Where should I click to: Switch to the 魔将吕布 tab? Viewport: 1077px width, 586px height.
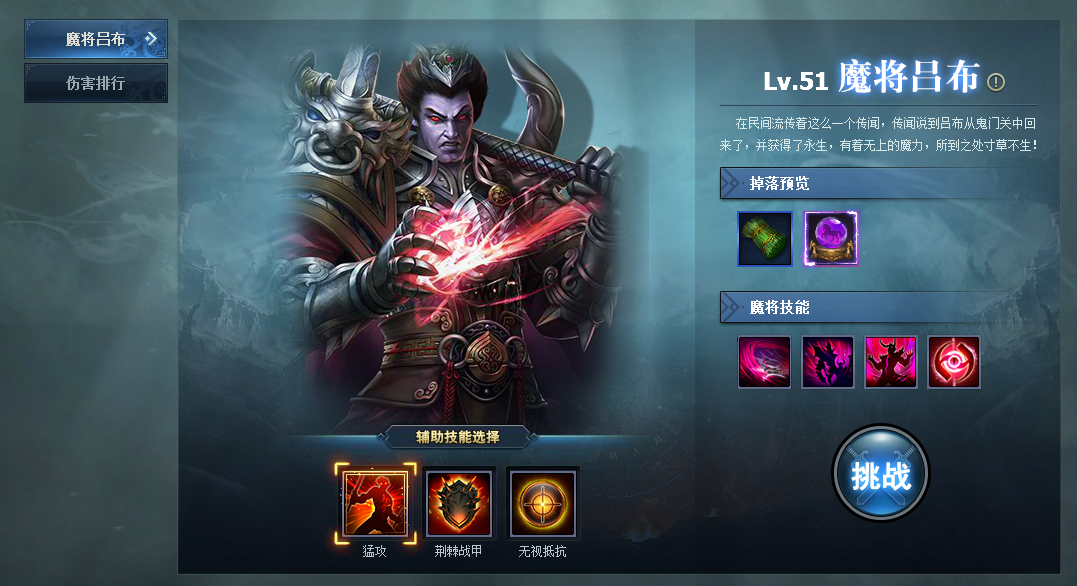click(x=96, y=39)
